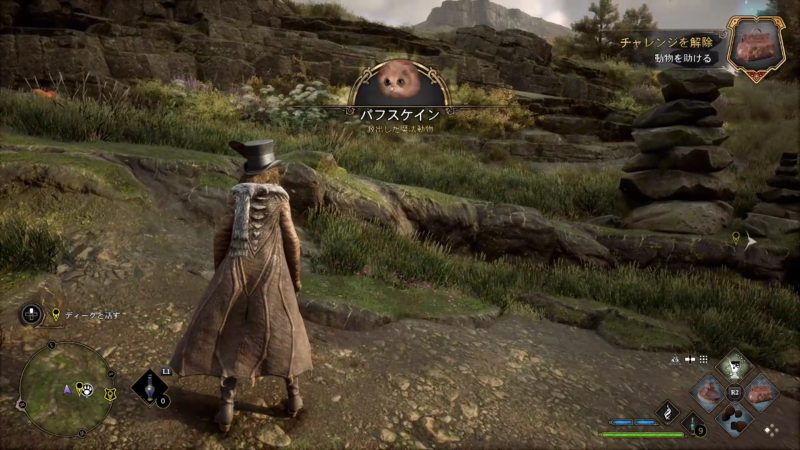The height and width of the screenshot is (450, 800).
Task: Activate the top glowing spell slot
Action: coord(734,366)
